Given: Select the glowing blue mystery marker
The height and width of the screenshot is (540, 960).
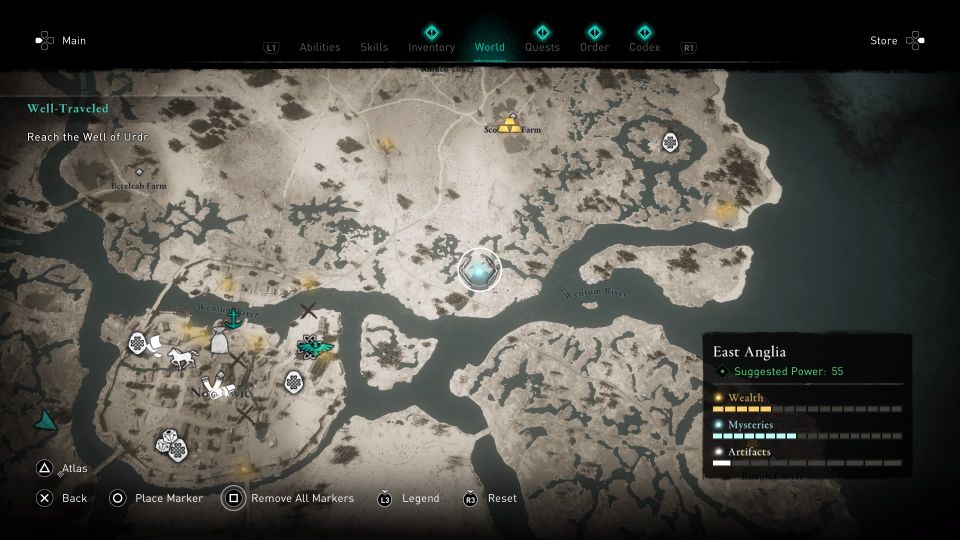Looking at the screenshot, I should coord(479,270).
